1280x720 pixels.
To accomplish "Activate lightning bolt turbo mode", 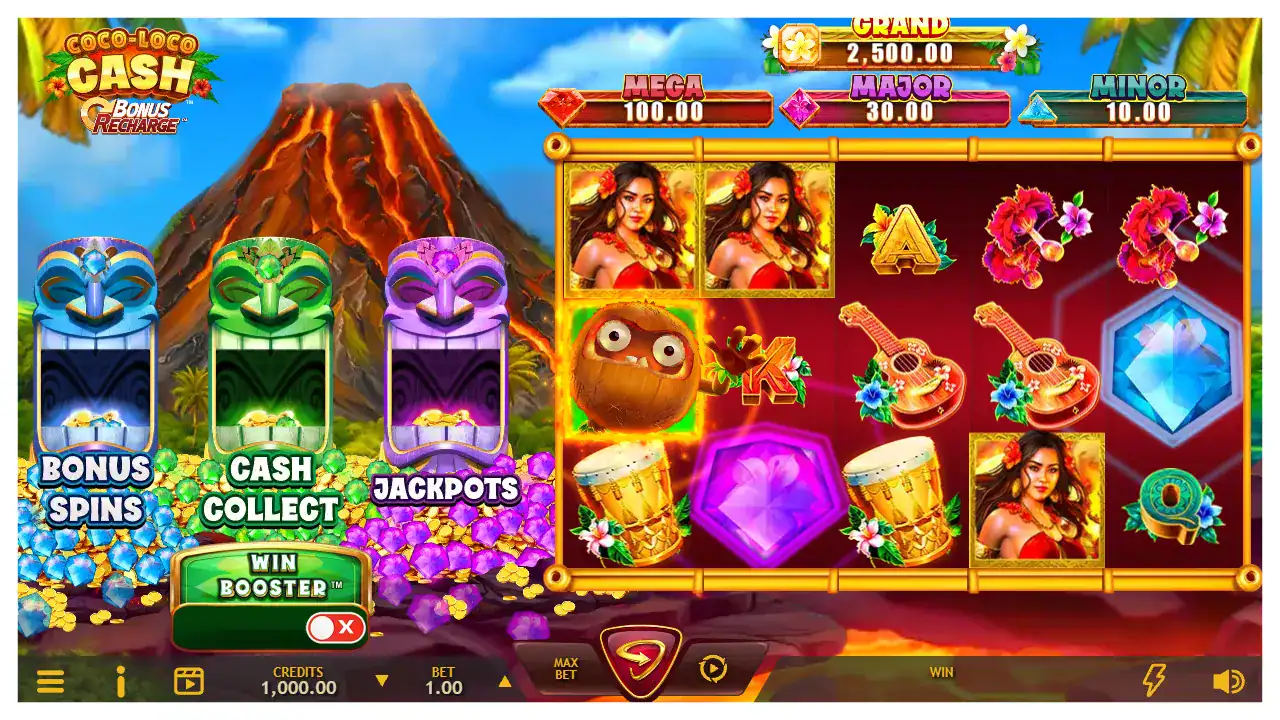I will coord(1154,681).
